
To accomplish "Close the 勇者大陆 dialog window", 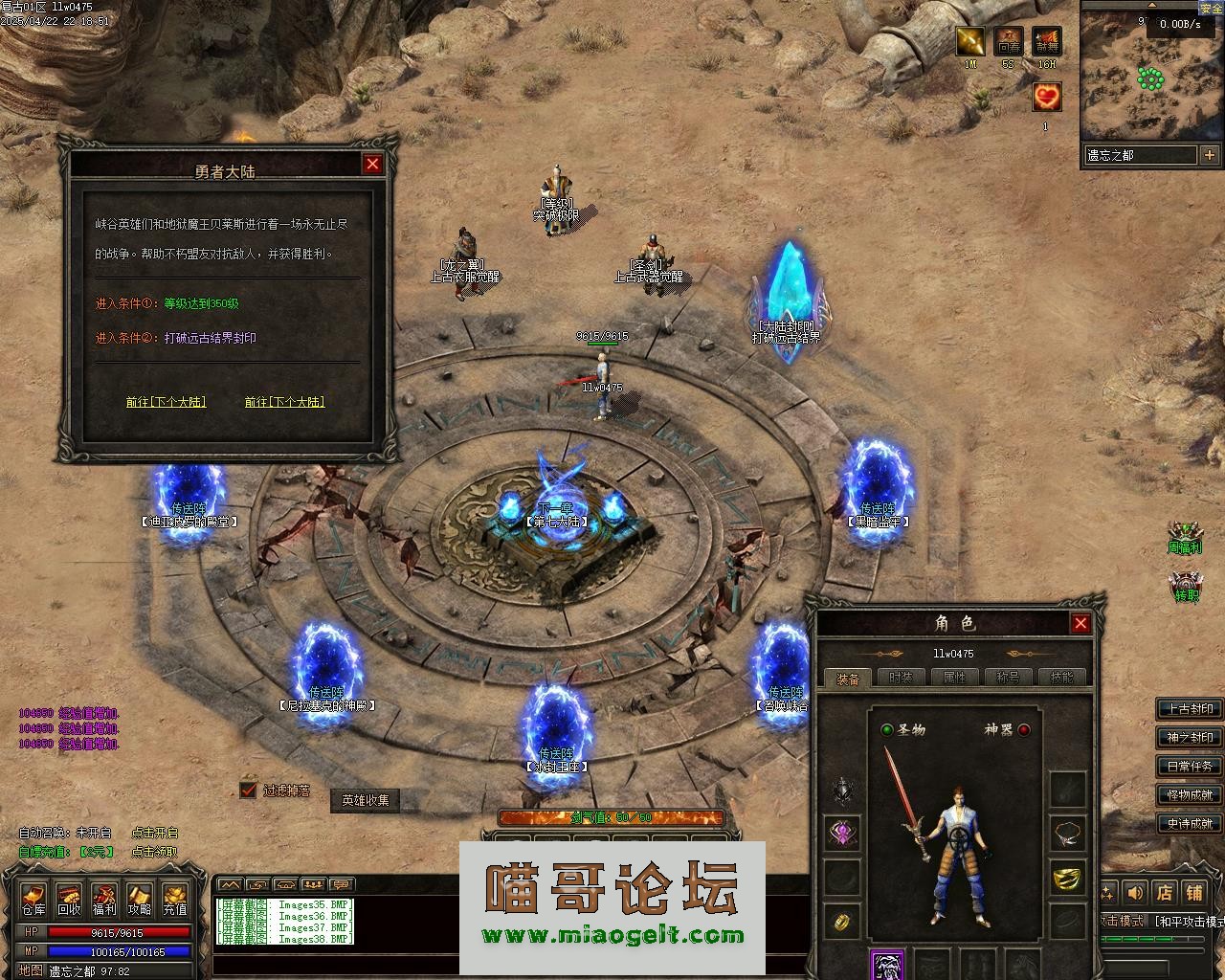I will (x=372, y=164).
